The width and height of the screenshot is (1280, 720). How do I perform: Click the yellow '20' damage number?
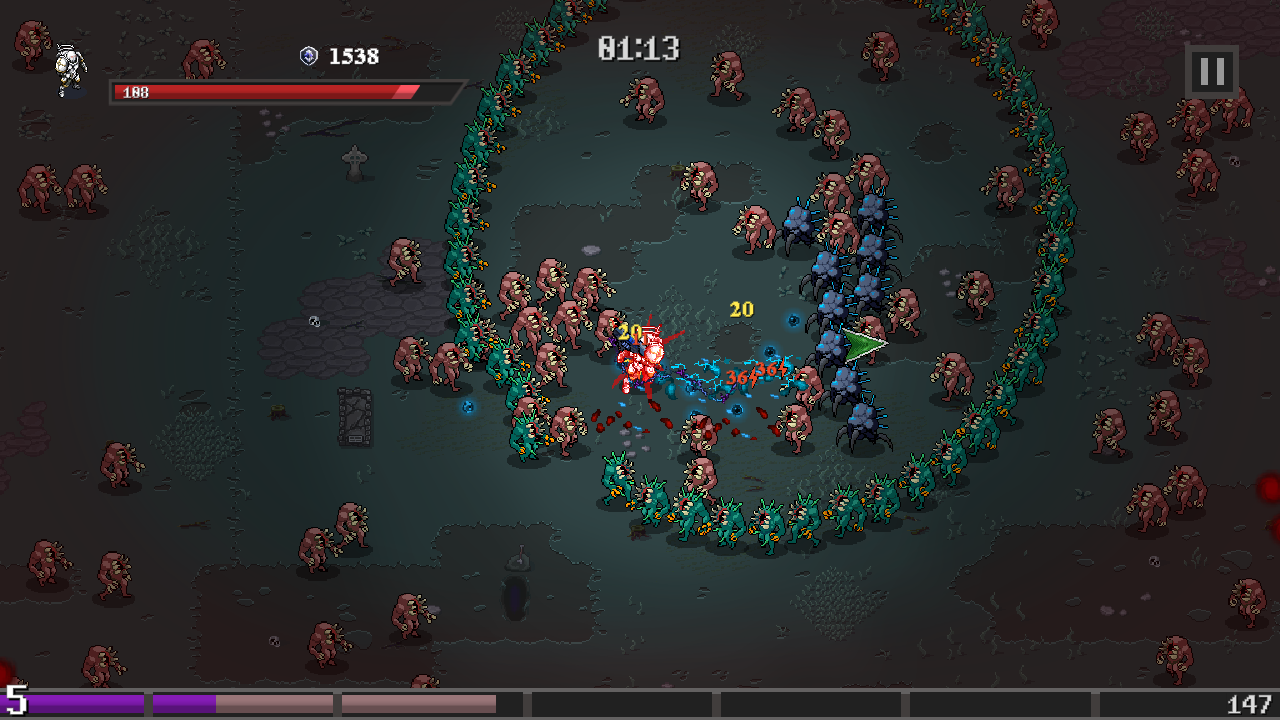click(741, 309)
